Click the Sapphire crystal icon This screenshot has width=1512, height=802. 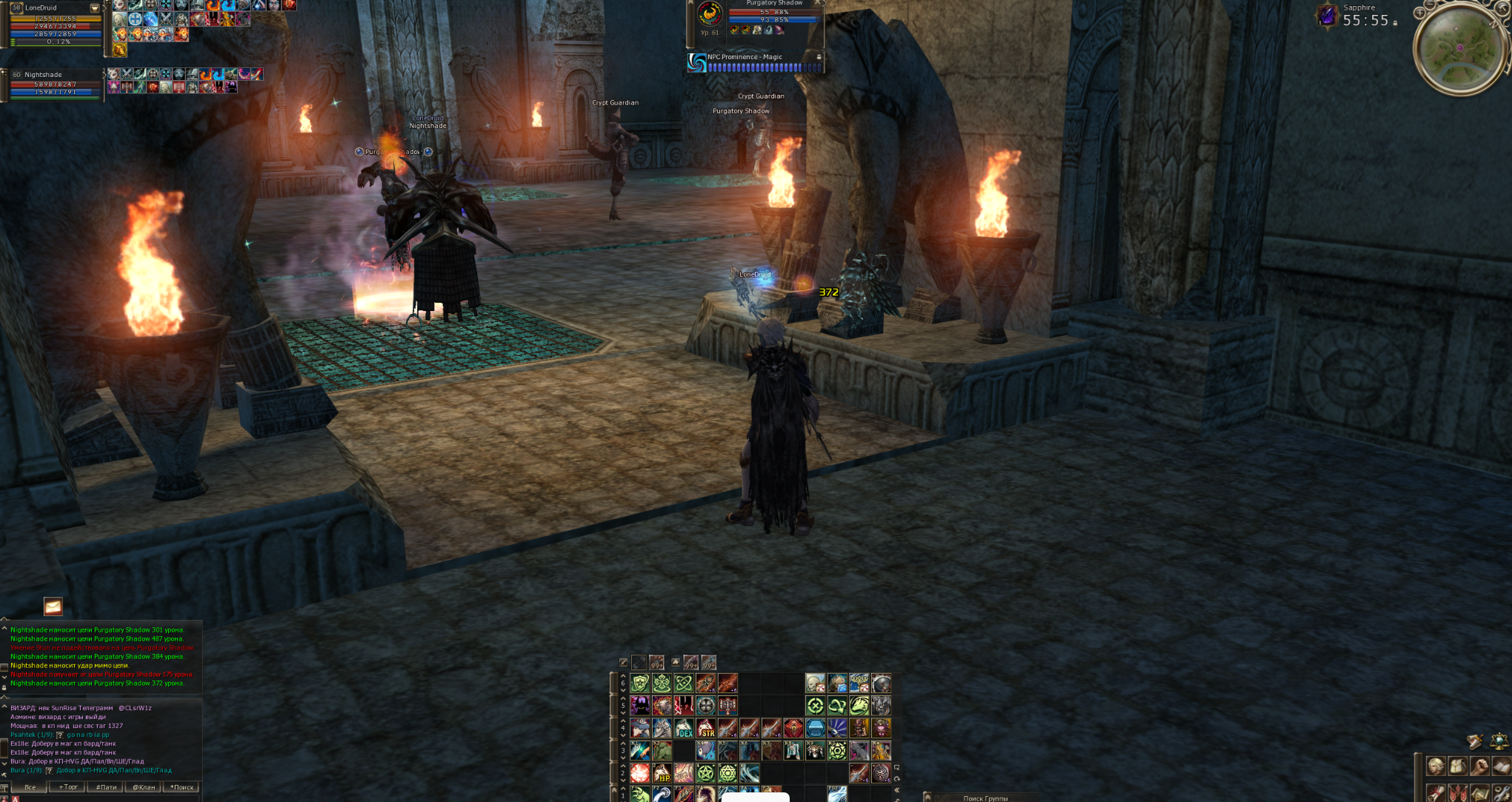pos(1327,16)
